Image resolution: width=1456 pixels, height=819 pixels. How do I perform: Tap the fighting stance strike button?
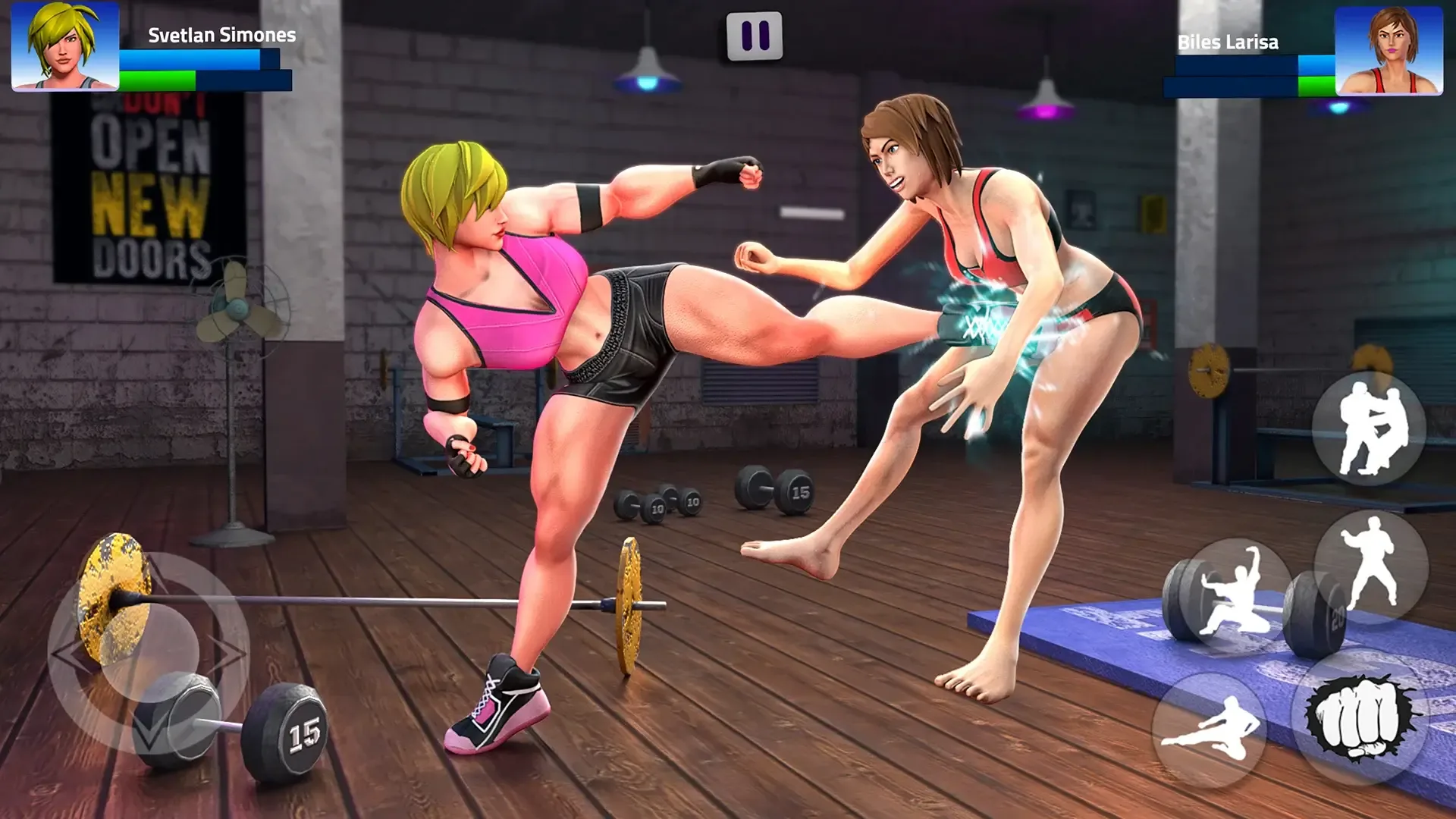tap(1372, 560)
